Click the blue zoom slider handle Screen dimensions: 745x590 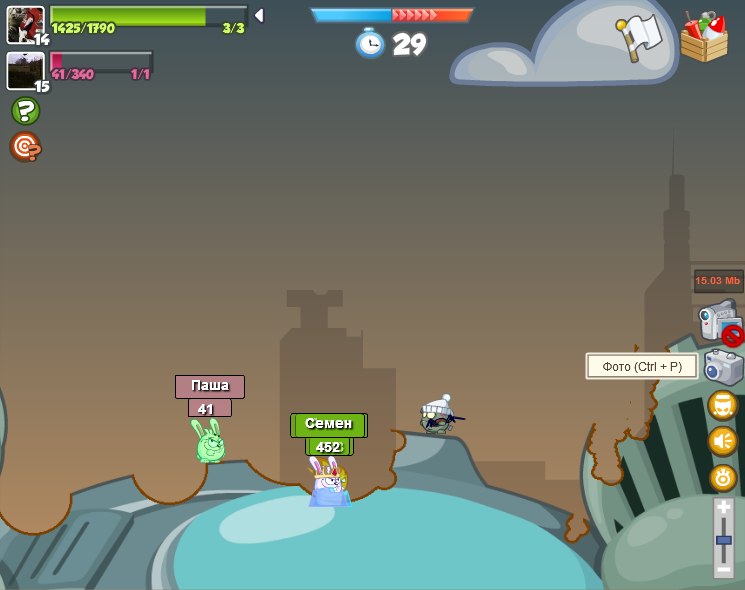[x=723, y=540]
